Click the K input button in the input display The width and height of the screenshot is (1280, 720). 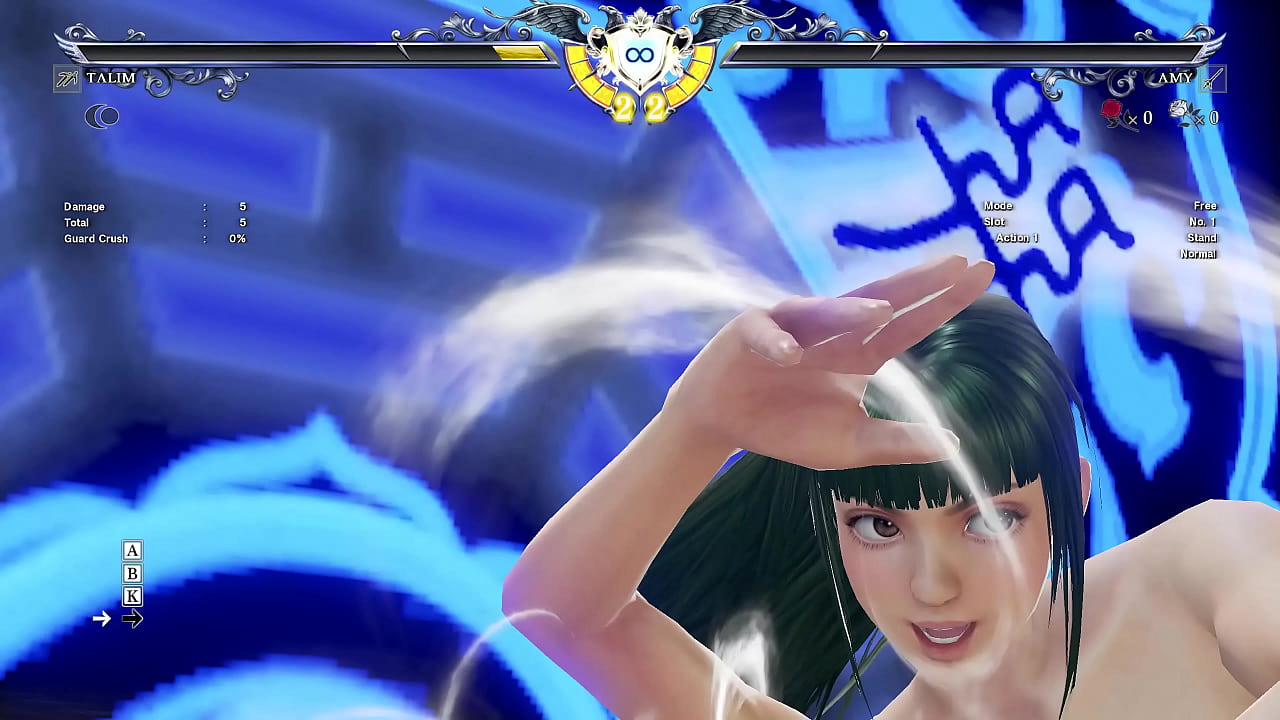(130, 596)
